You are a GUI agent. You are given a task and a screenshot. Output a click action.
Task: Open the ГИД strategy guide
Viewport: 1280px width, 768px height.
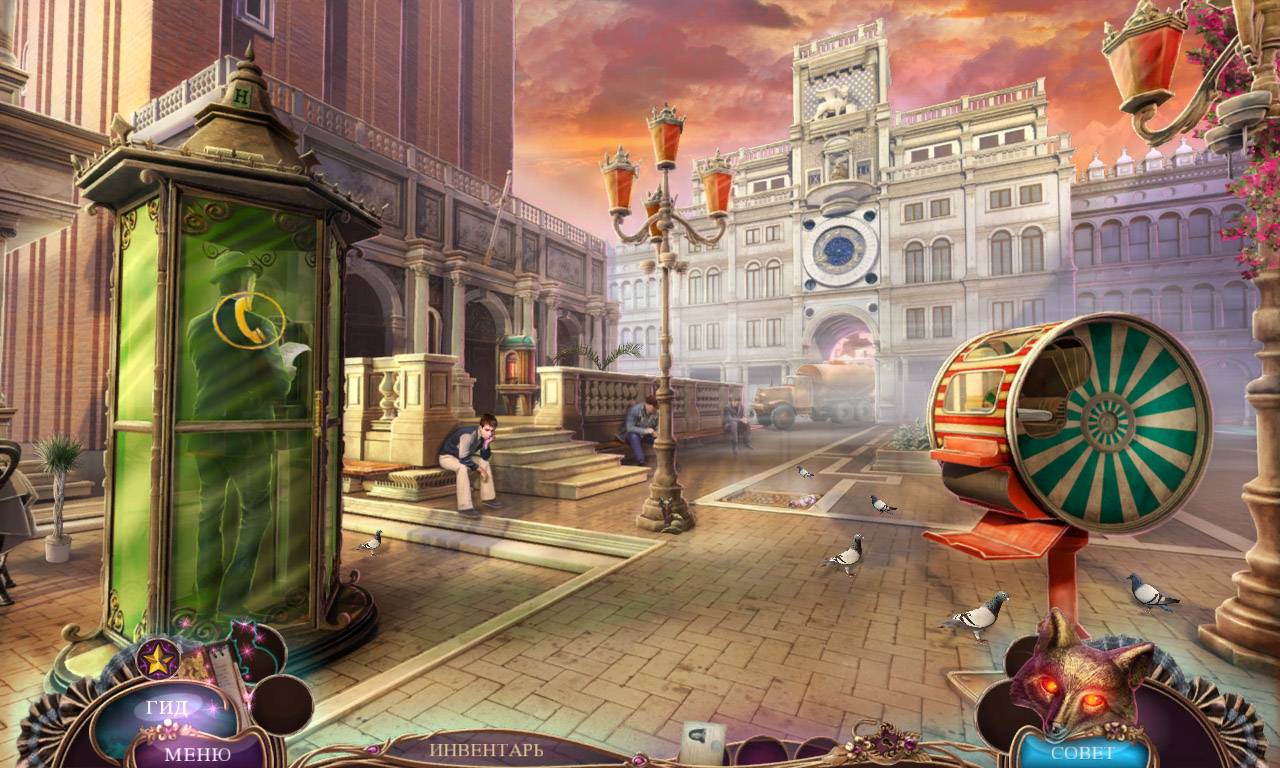(x=166, y=709)
